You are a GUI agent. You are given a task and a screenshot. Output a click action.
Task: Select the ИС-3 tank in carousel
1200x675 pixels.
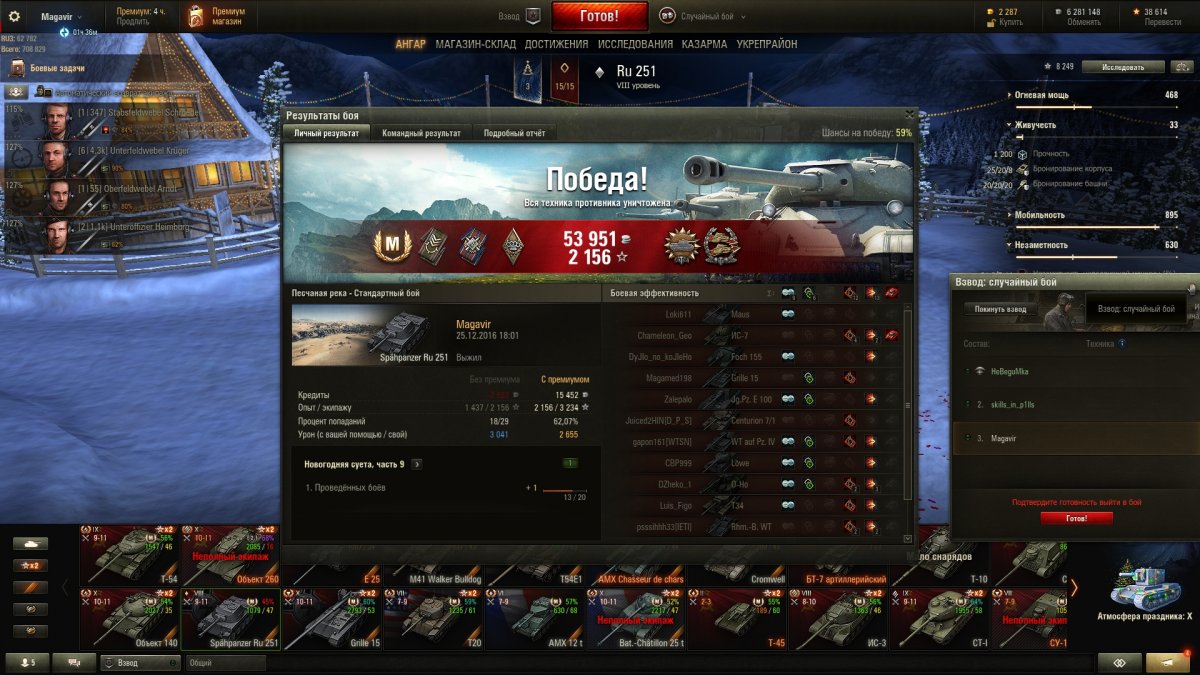pyautogui.click(x=842, y=618)
